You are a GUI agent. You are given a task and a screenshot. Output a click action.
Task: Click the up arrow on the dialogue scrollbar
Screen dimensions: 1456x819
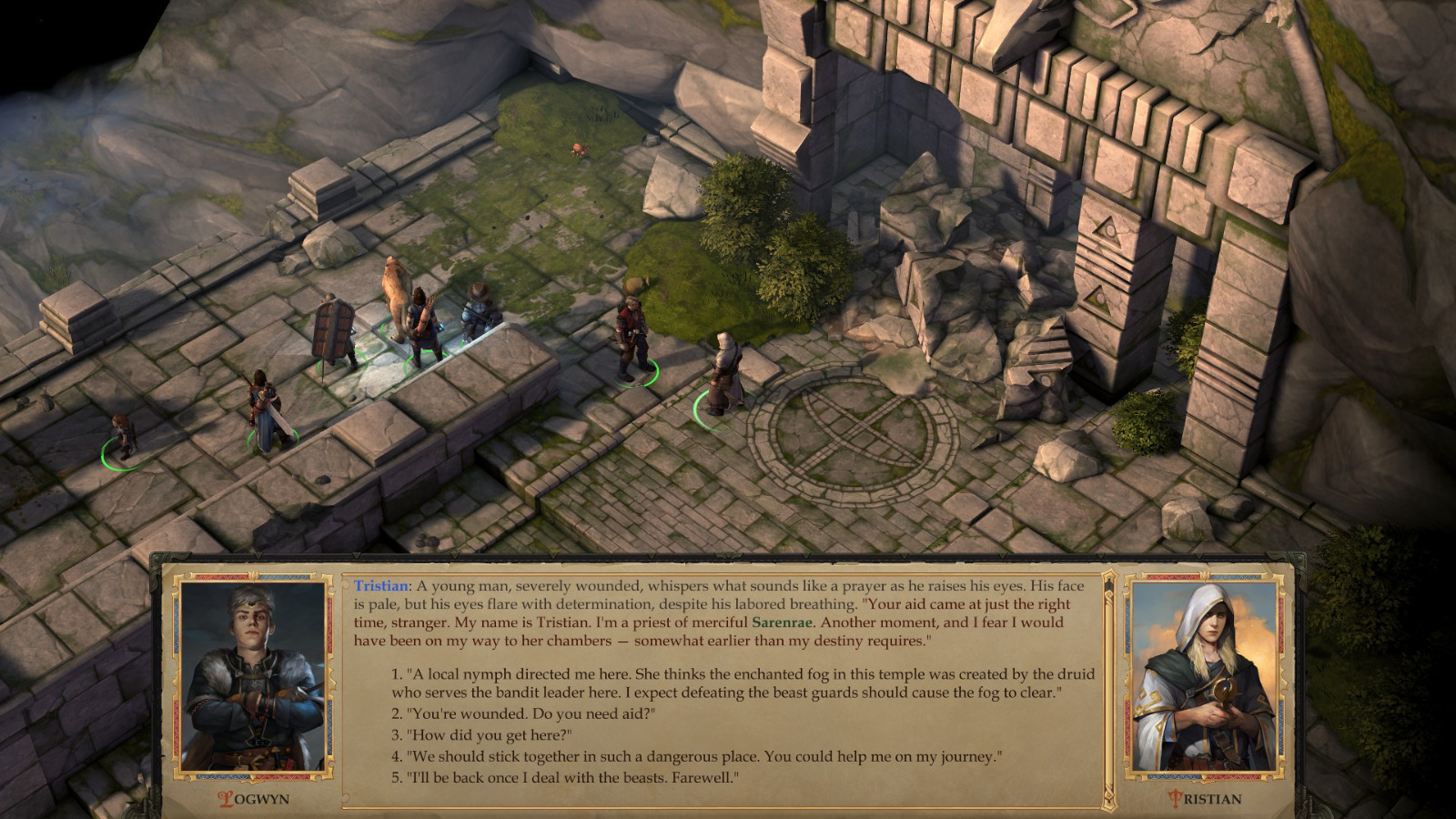tap(1107, 581)
